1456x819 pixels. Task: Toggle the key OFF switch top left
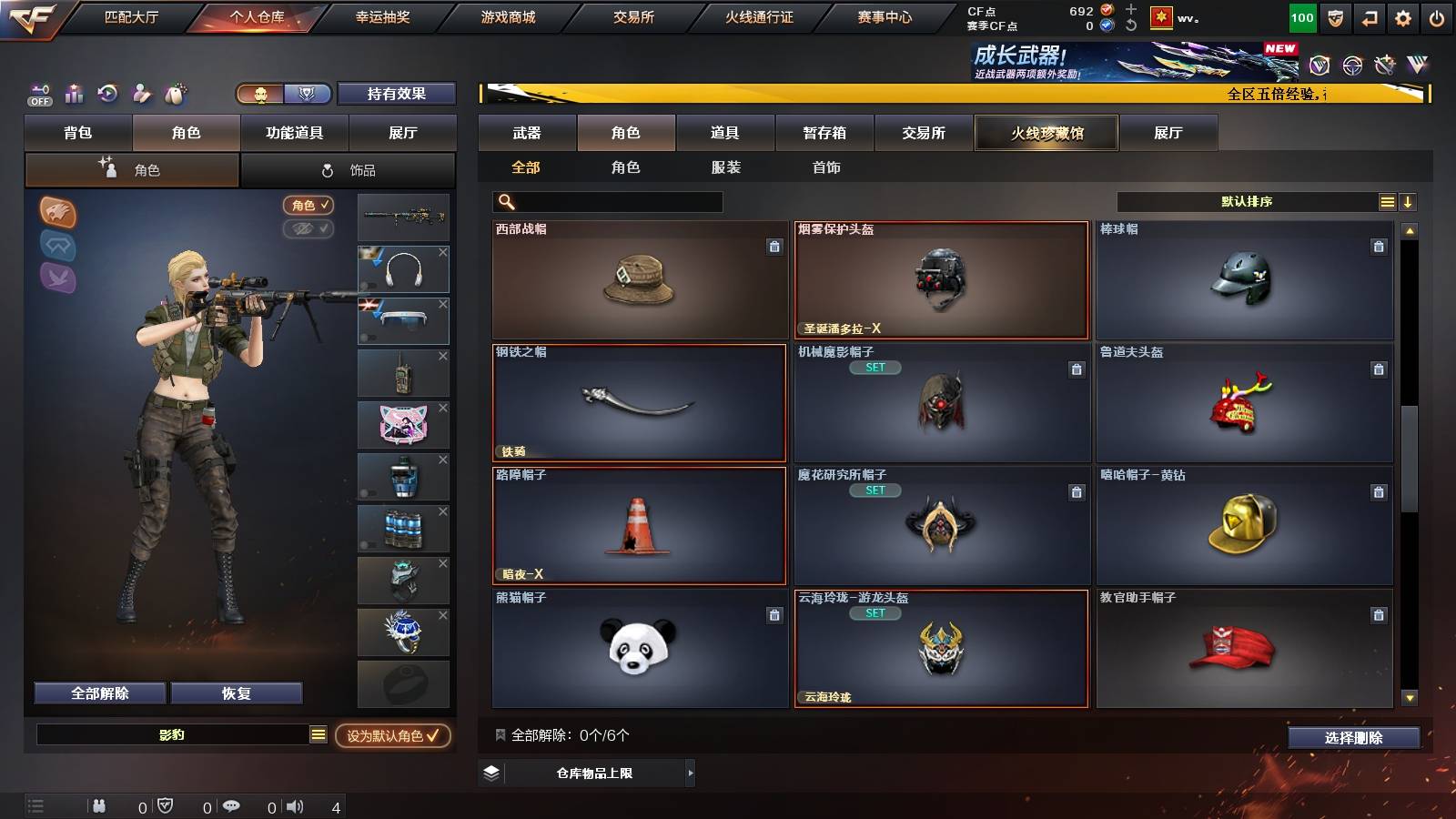click(38, 93)
